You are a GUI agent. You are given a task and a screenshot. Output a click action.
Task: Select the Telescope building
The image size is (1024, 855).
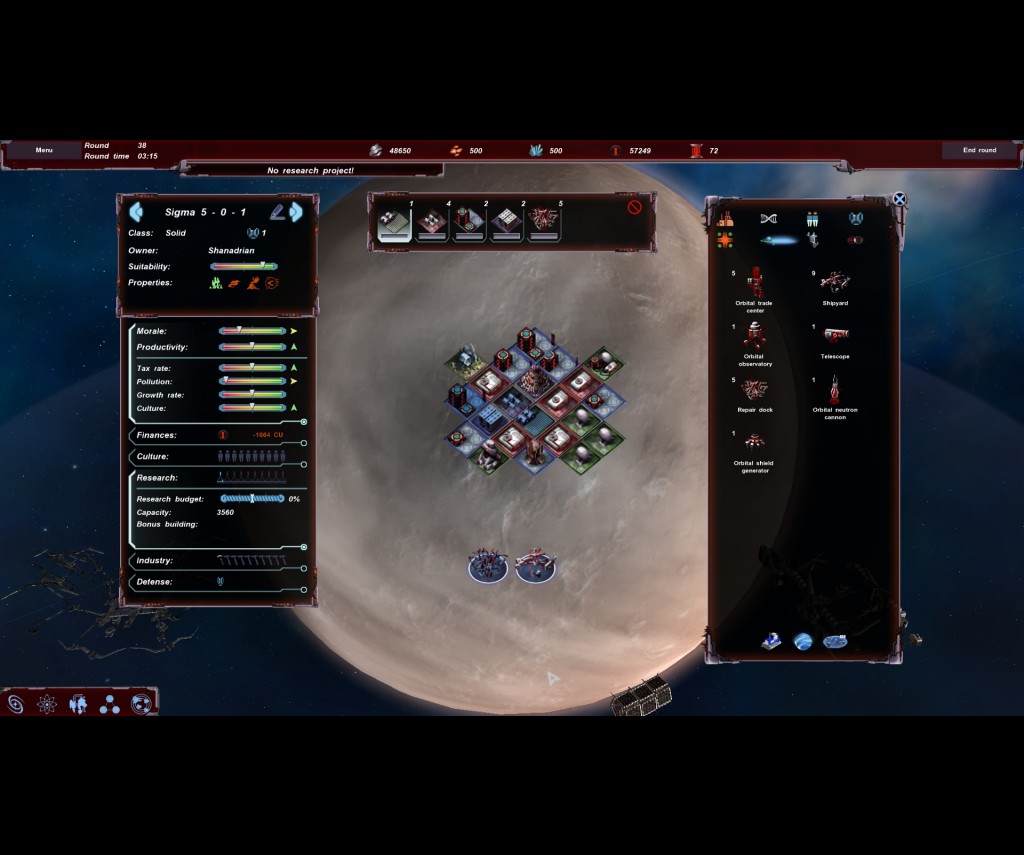(x=835, y=336)
